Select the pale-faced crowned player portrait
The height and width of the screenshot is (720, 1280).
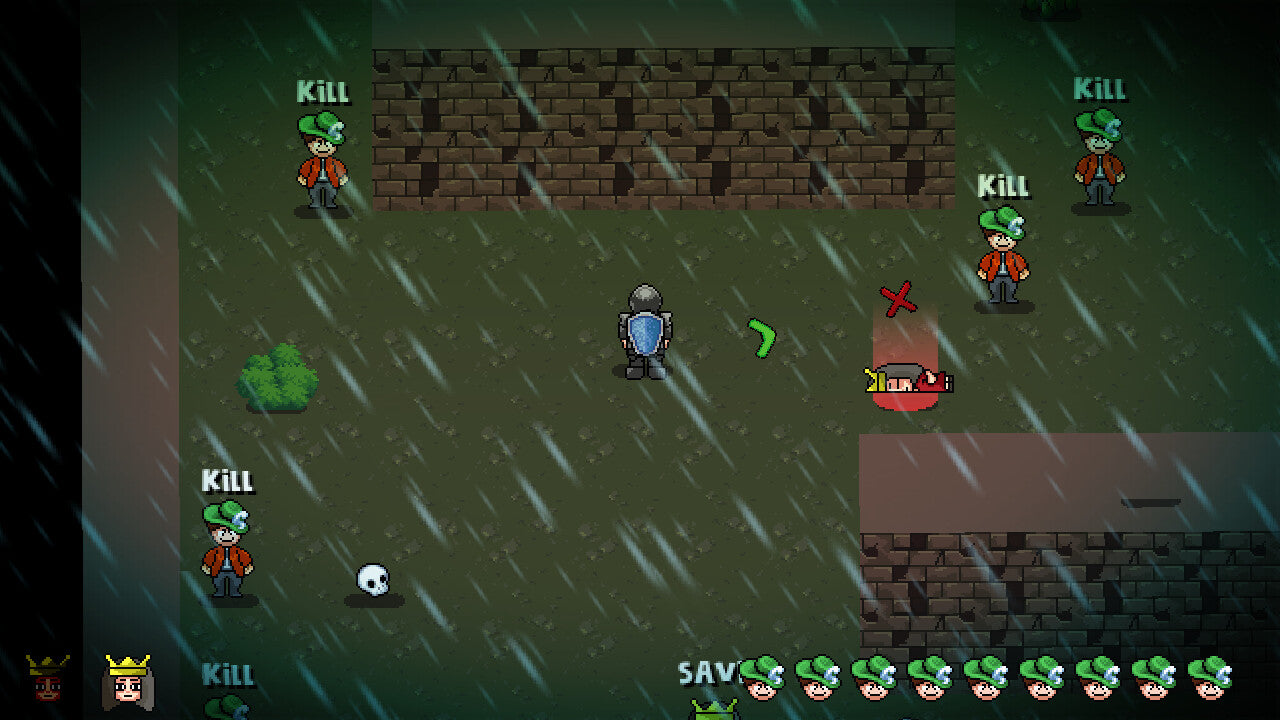click(x=127, y=682)
